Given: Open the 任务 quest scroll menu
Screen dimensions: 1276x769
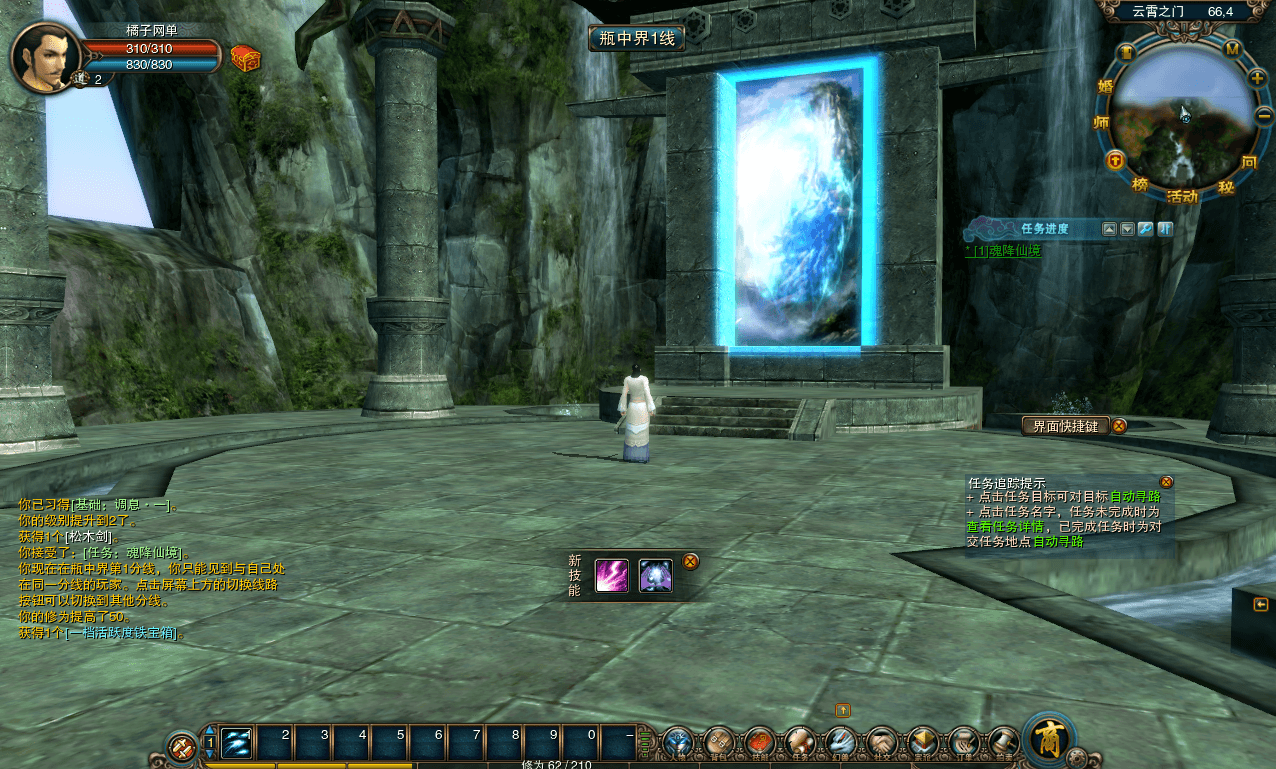Looking at the screenshot, I should 800,741.
